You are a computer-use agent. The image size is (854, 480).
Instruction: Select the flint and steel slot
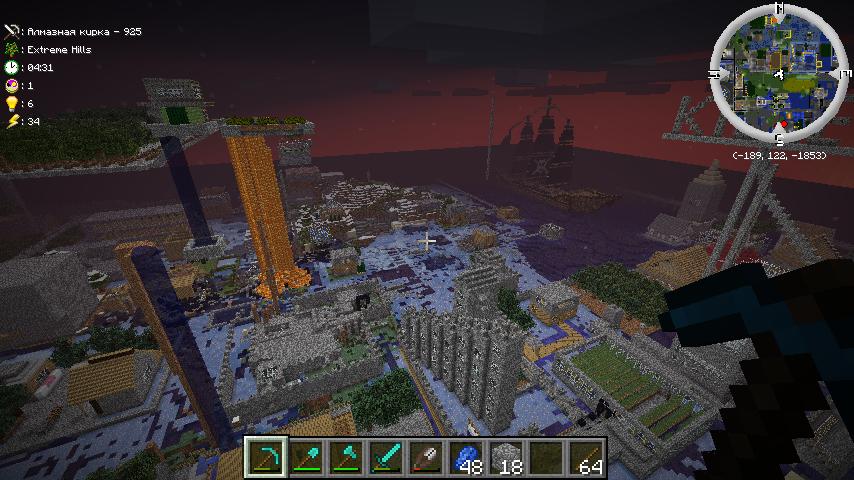pyautogui.click(x=427, y=457)
